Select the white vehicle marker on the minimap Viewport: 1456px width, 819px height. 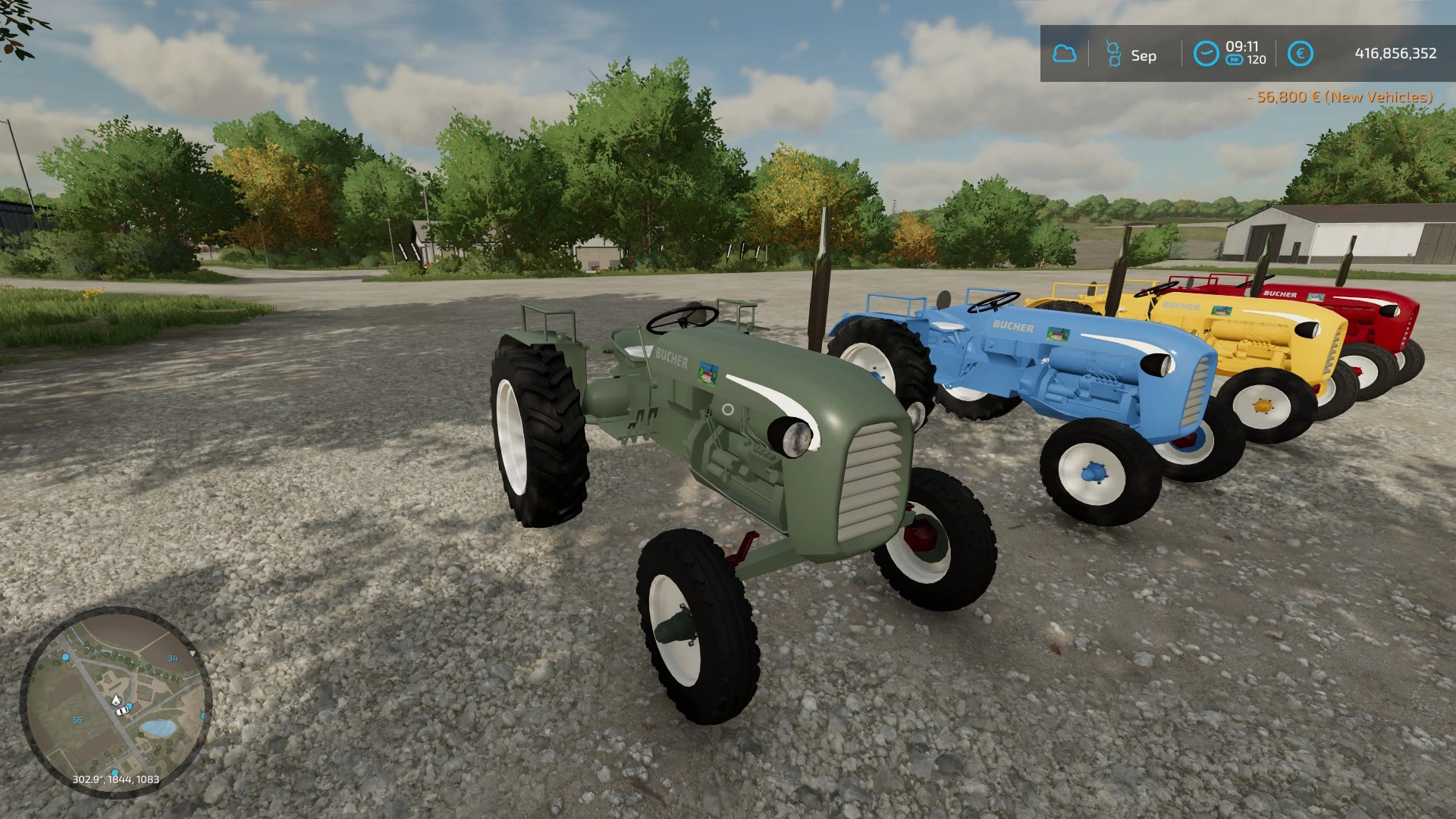(x=121, y=711)
